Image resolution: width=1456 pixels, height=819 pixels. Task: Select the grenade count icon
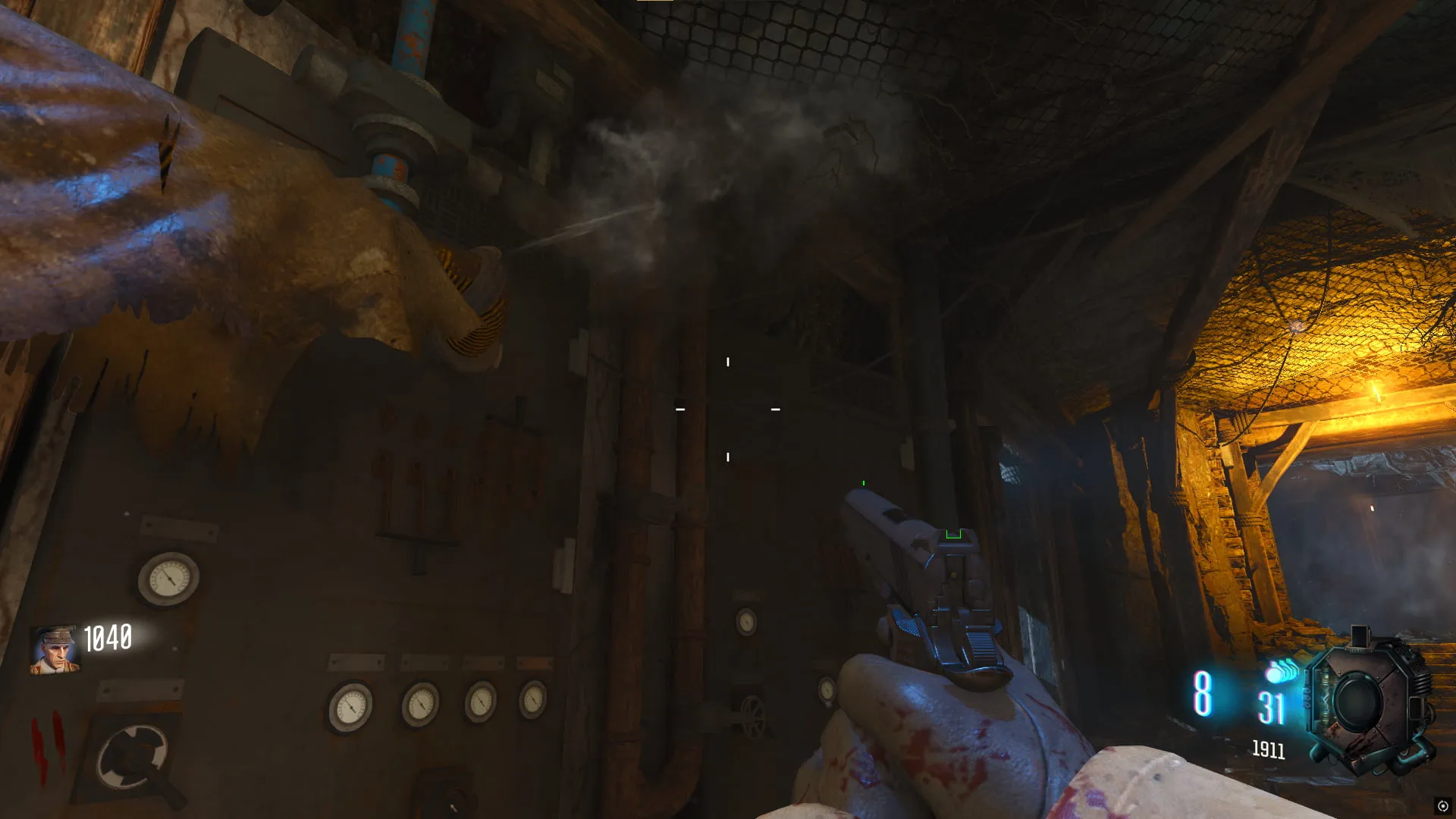(x=1281, y=671)
